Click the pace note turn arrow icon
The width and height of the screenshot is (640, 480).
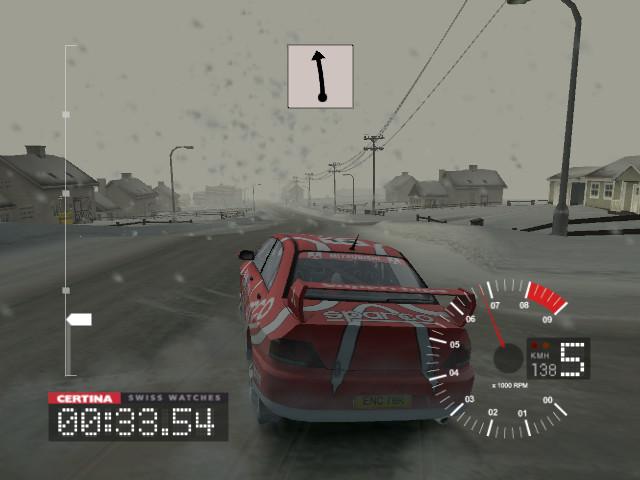click(321, 76)
